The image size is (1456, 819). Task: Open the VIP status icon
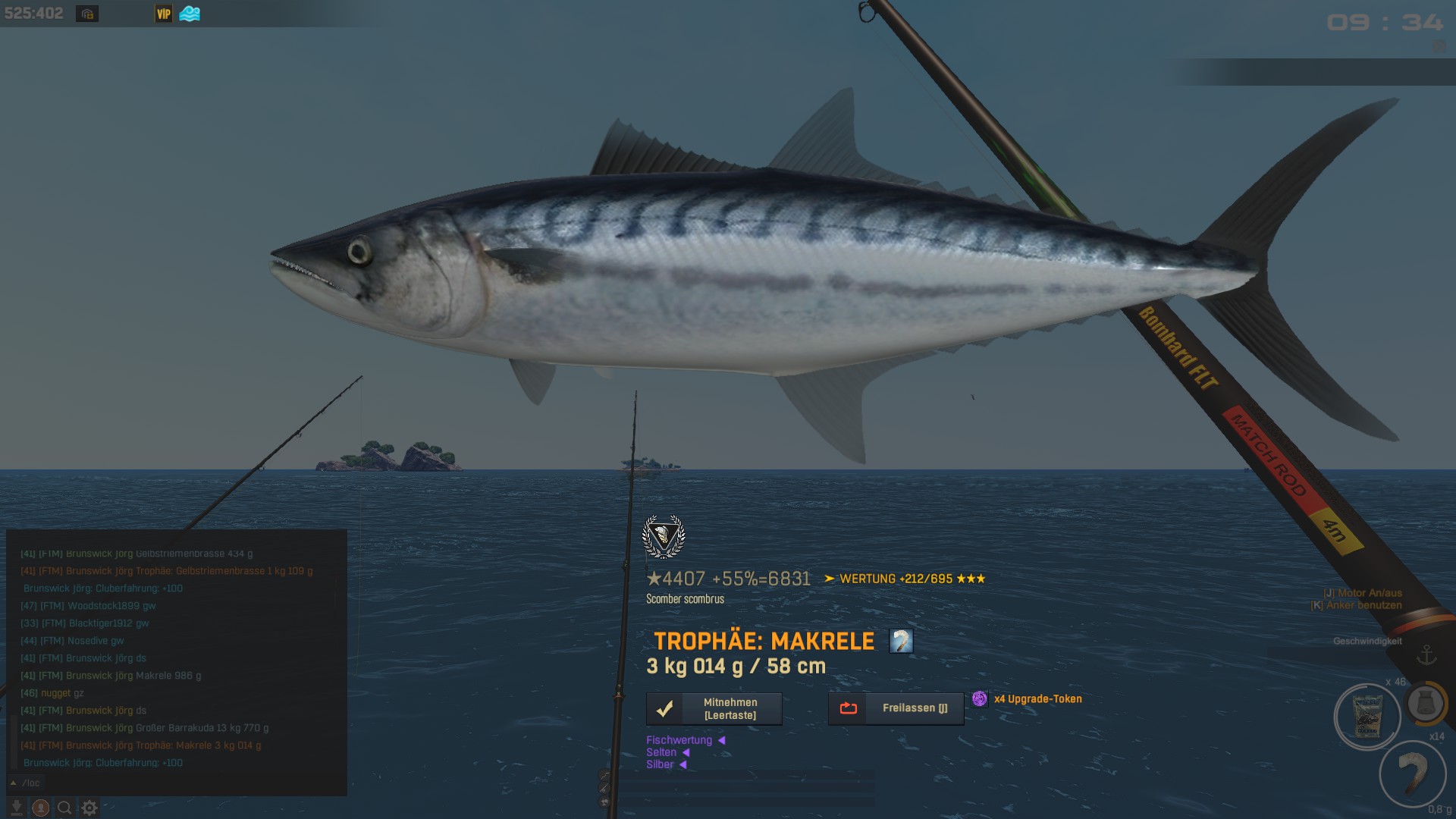point(164,14)
